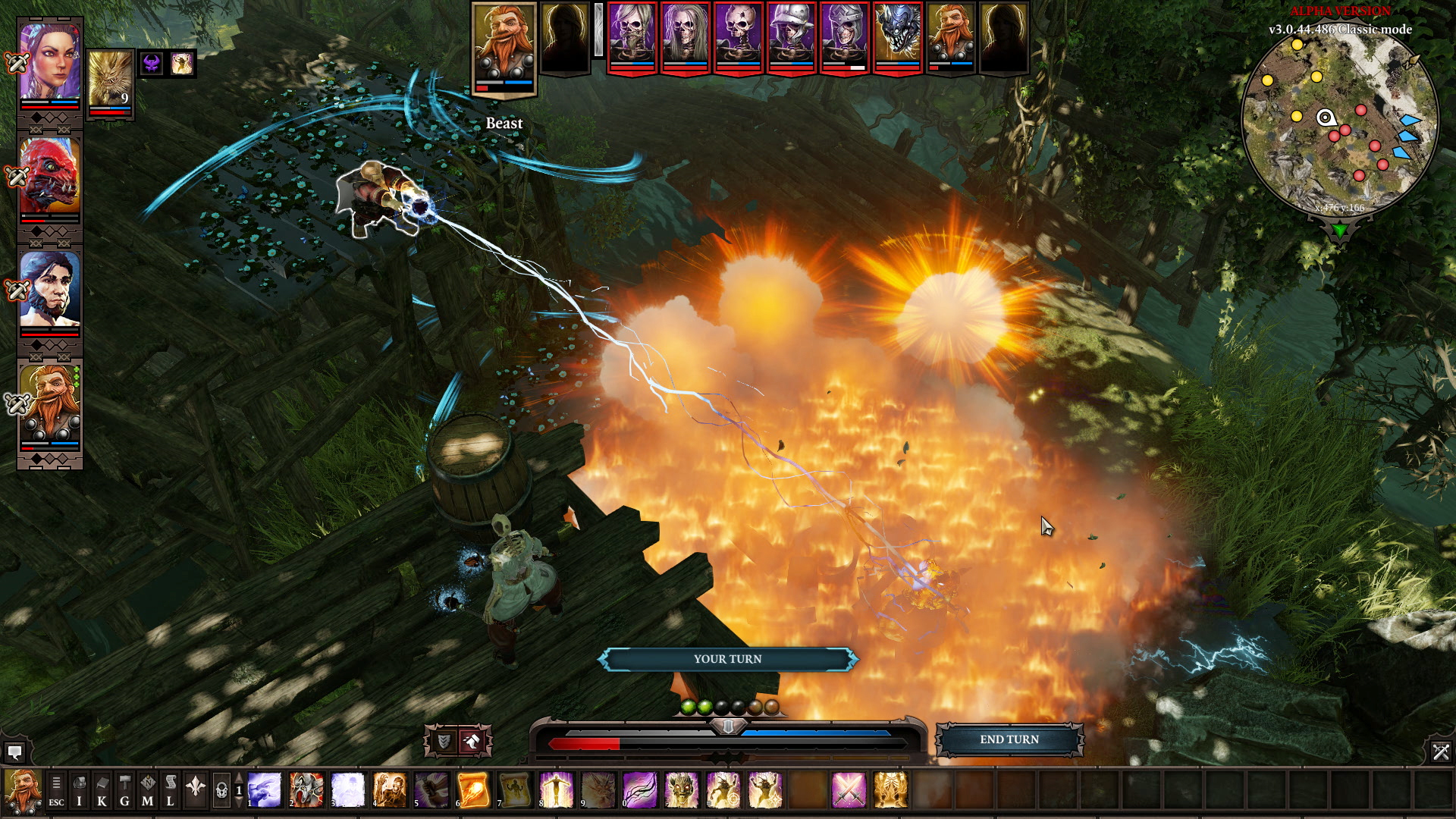End the current combat turn
The height and width of the screenshot is (819, 1456).
click(x=1009, y=739)
